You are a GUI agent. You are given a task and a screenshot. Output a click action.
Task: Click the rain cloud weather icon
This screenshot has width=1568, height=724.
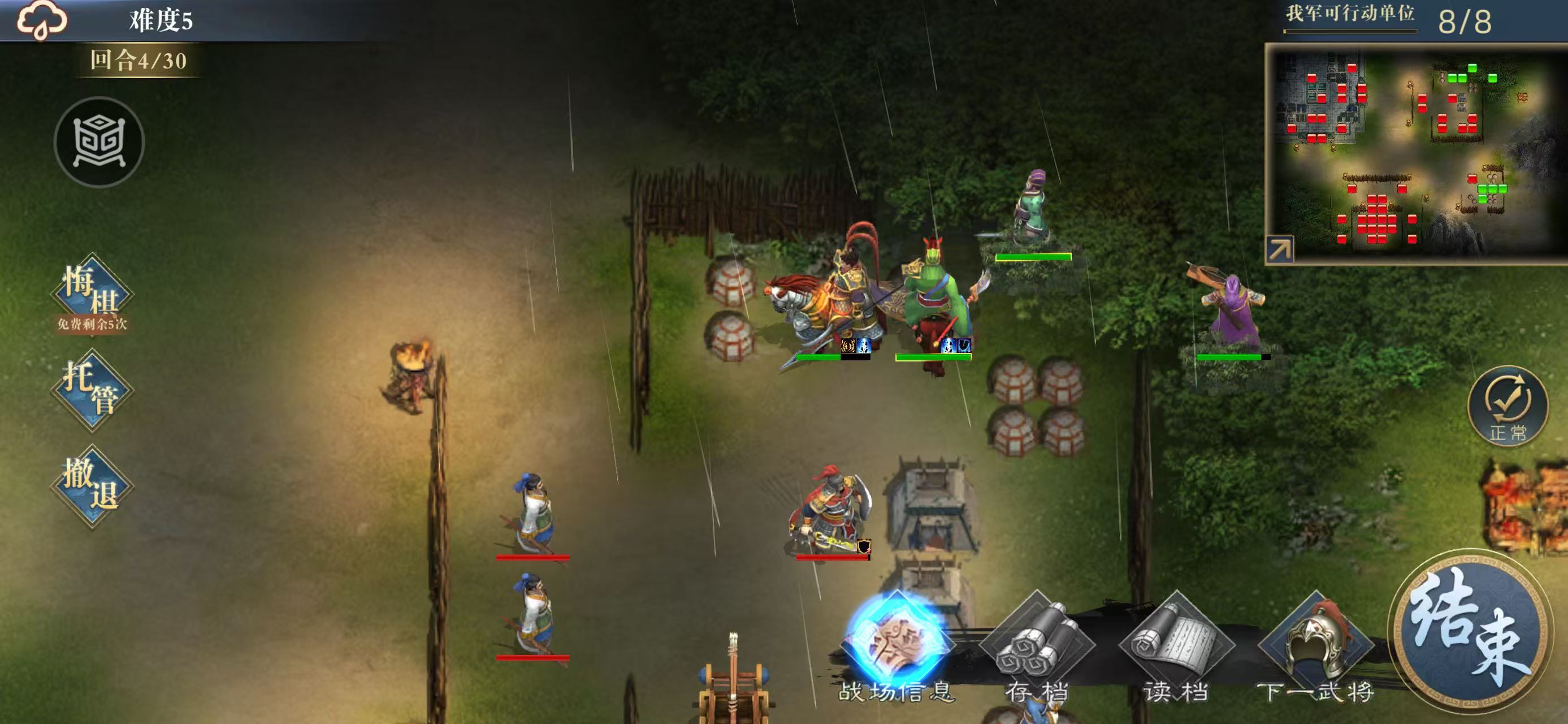[41, 20]
